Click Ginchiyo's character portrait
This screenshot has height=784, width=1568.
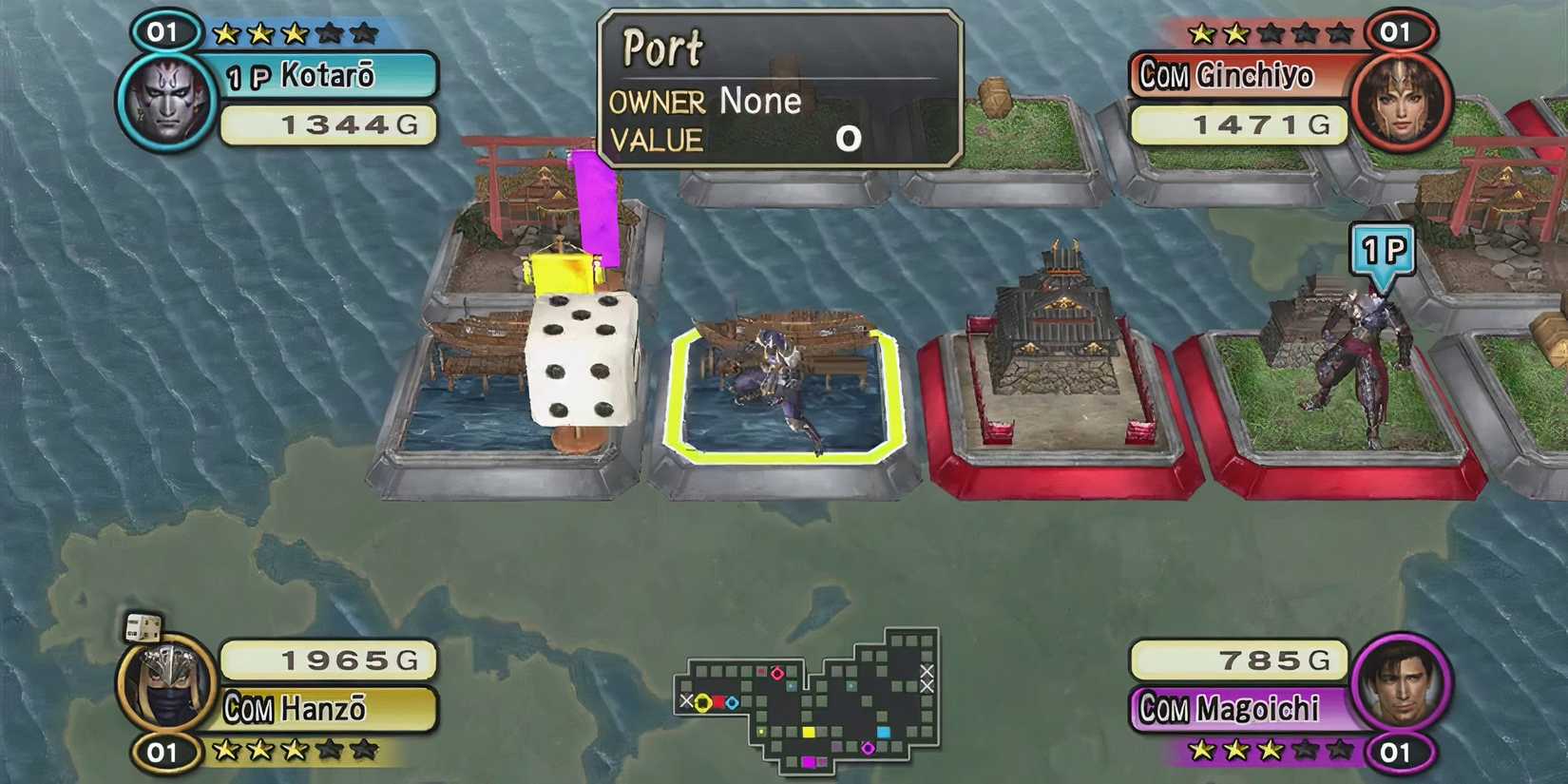click(1404, 100)
